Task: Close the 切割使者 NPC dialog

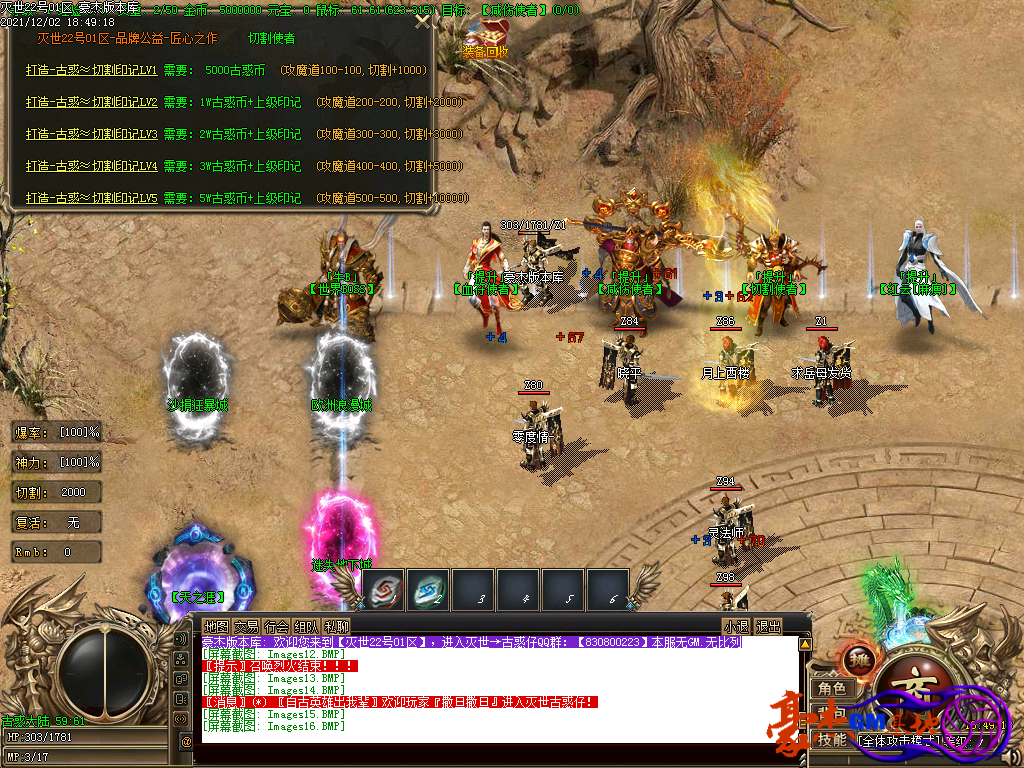Action: point(424,21)
